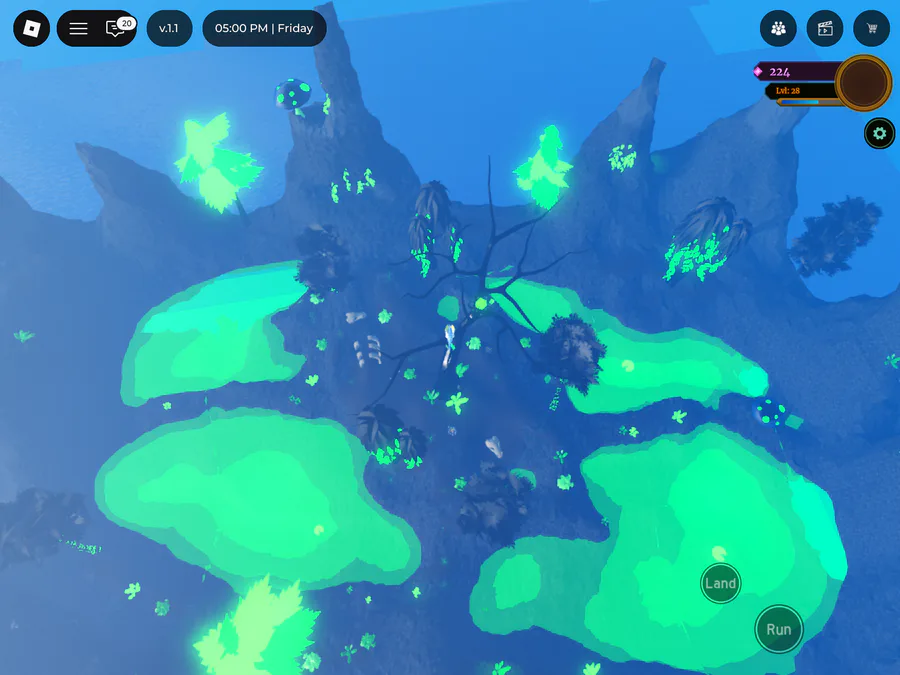The image size is (900, 675).
Task: Click the round brown character portrait
Action: [x=863, y=83]
